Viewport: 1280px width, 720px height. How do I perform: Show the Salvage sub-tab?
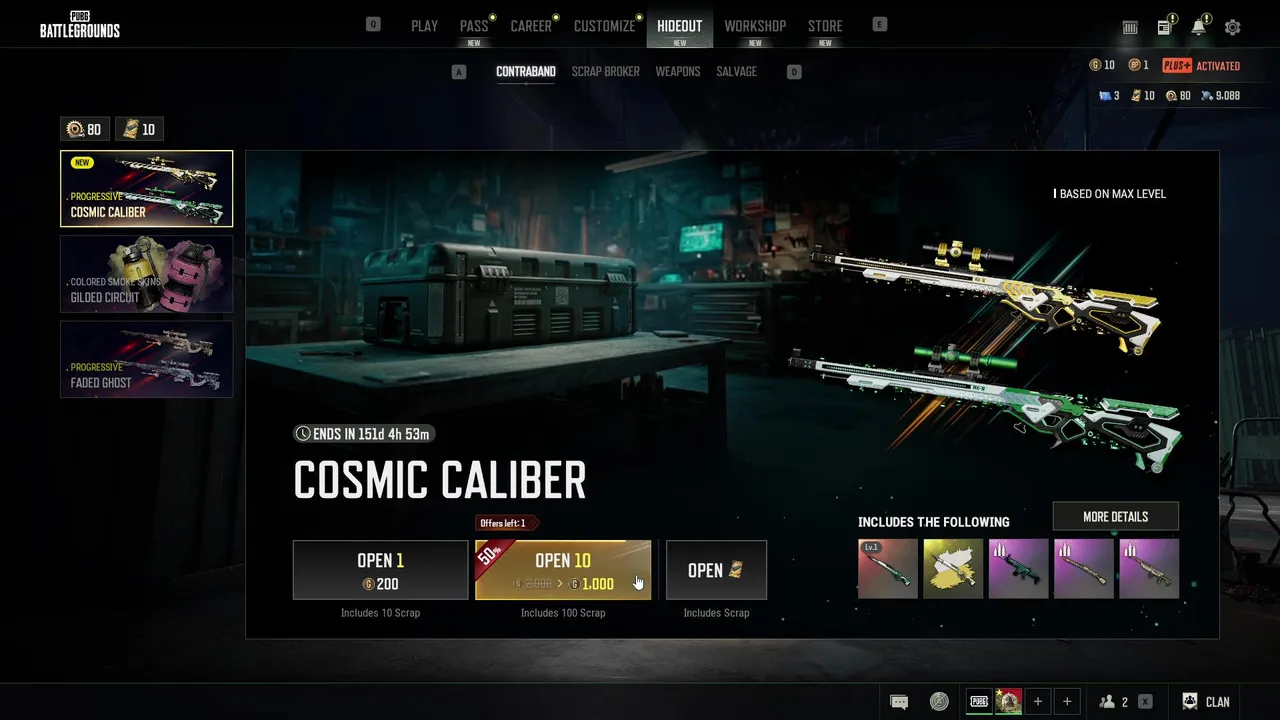[x=736, y=72]
